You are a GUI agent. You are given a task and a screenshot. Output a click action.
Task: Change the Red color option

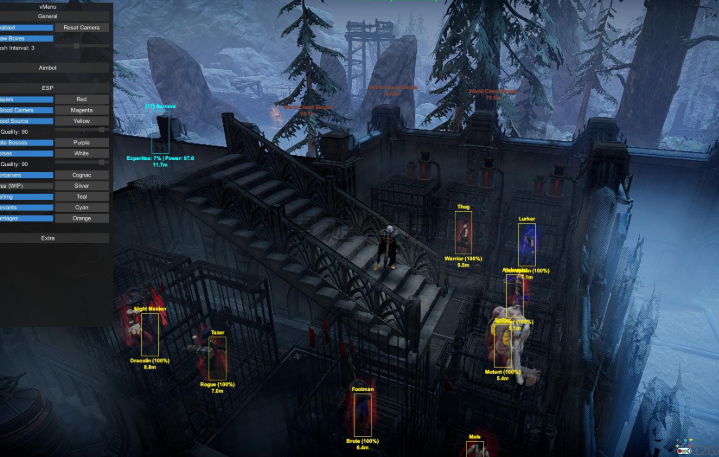click(81, 99)
